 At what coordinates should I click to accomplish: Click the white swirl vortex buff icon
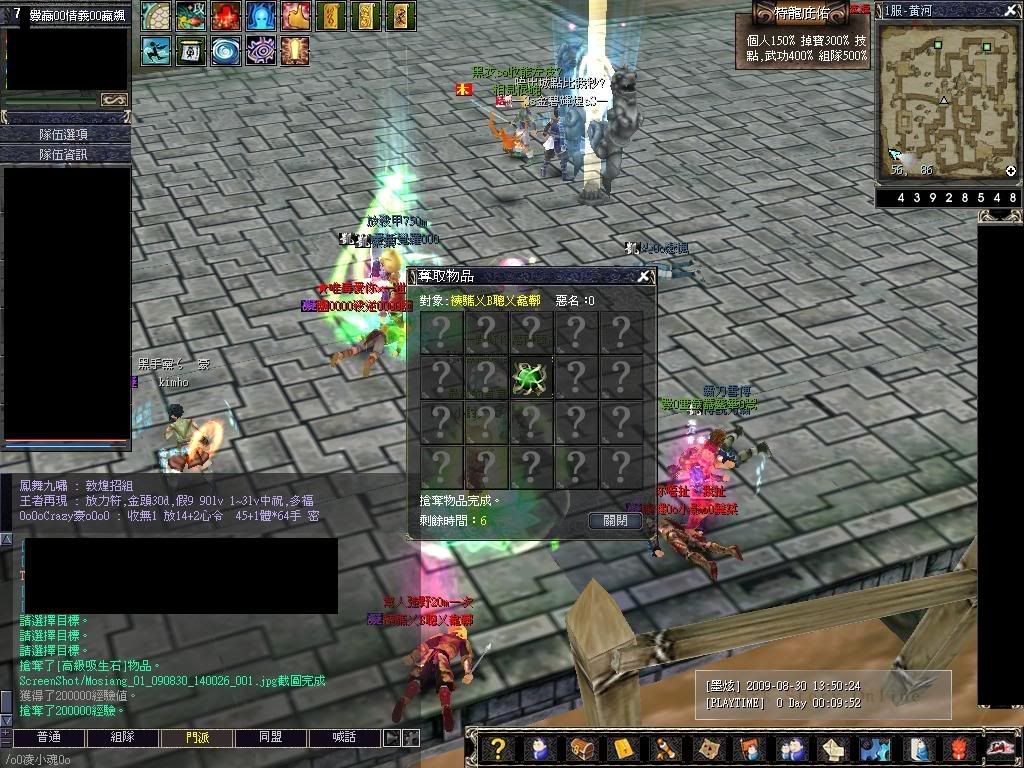(x=225, y=50)
